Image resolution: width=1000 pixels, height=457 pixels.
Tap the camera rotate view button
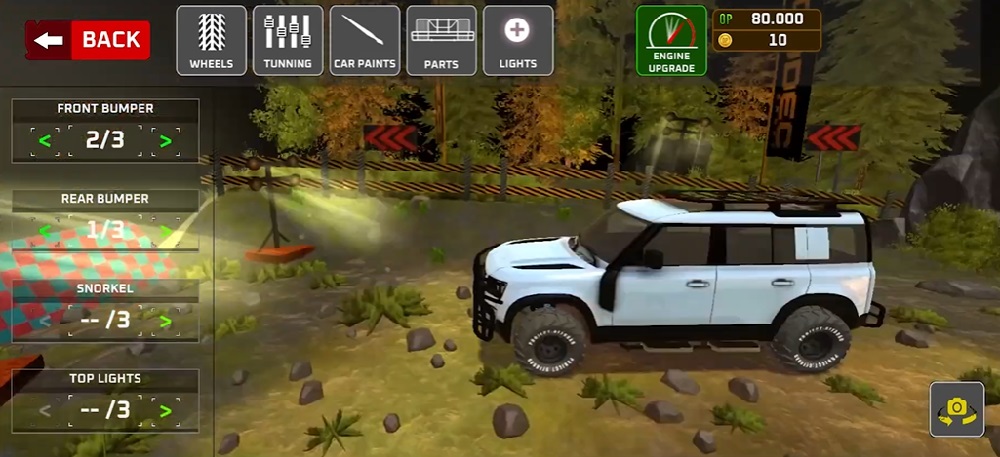click(957, 409)
